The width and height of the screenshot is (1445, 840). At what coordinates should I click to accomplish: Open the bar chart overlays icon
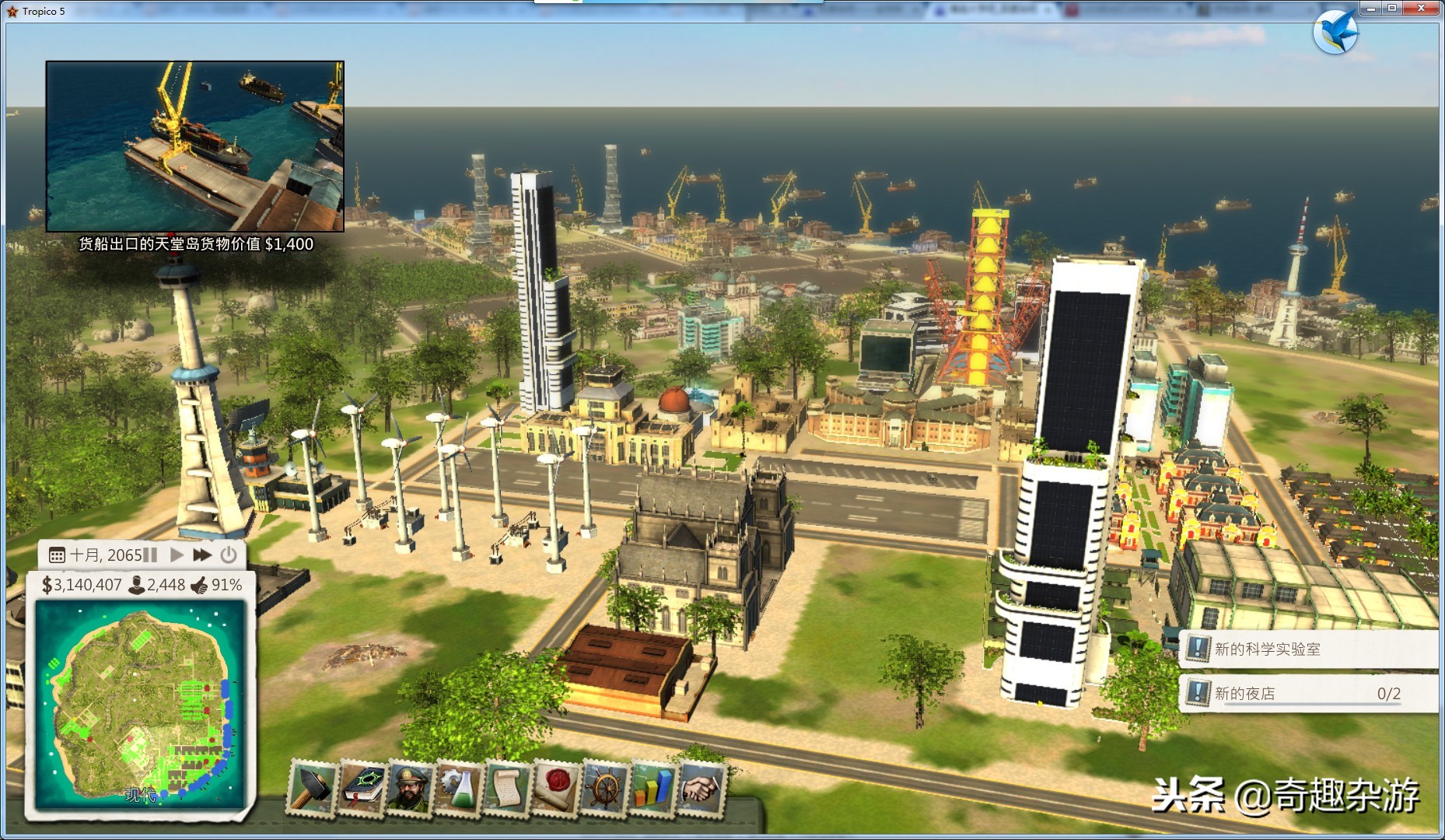click(x=653, y=788)
